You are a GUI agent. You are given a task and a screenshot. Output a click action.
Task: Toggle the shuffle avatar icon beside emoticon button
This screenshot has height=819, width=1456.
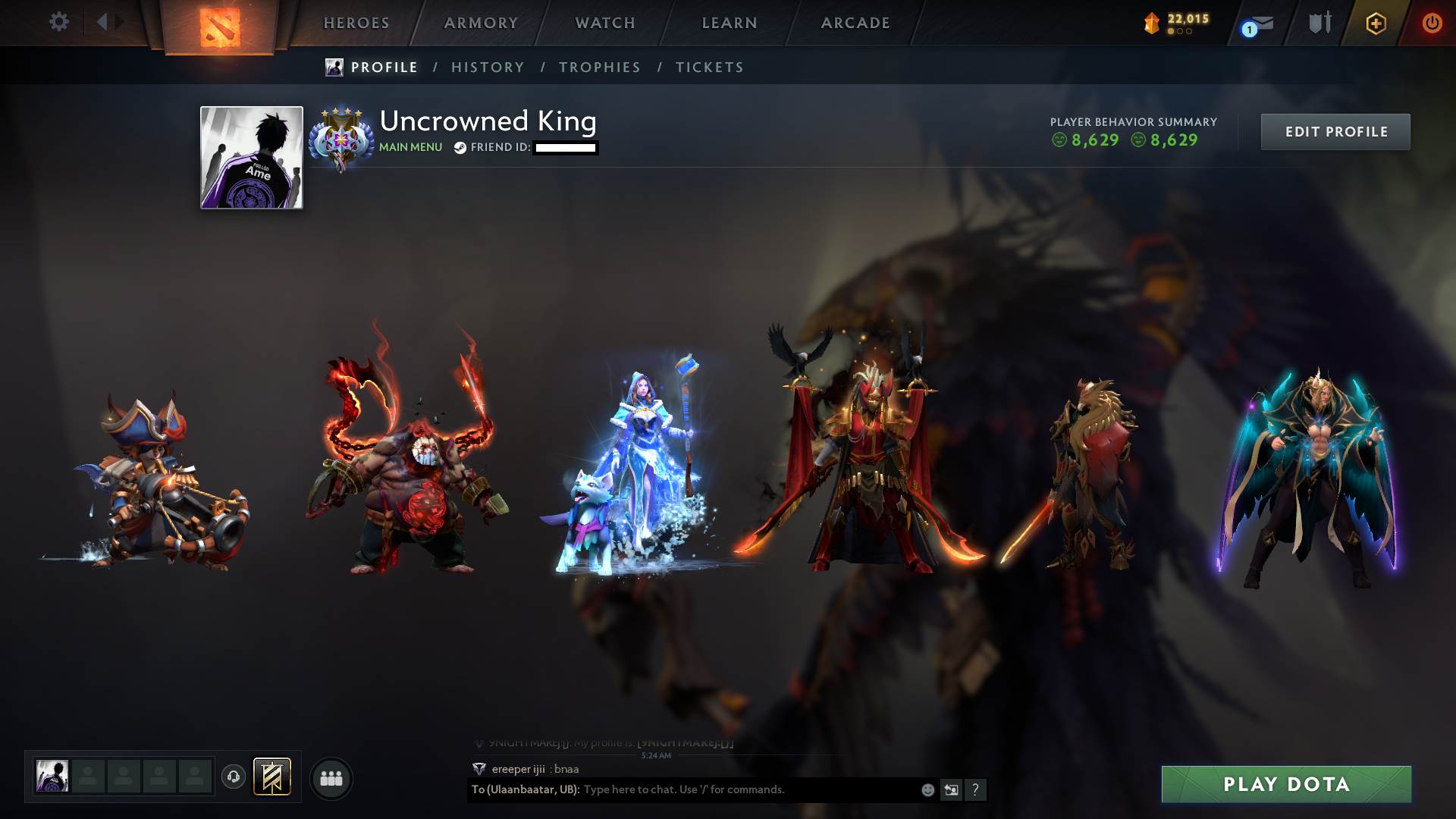point(951,790)
